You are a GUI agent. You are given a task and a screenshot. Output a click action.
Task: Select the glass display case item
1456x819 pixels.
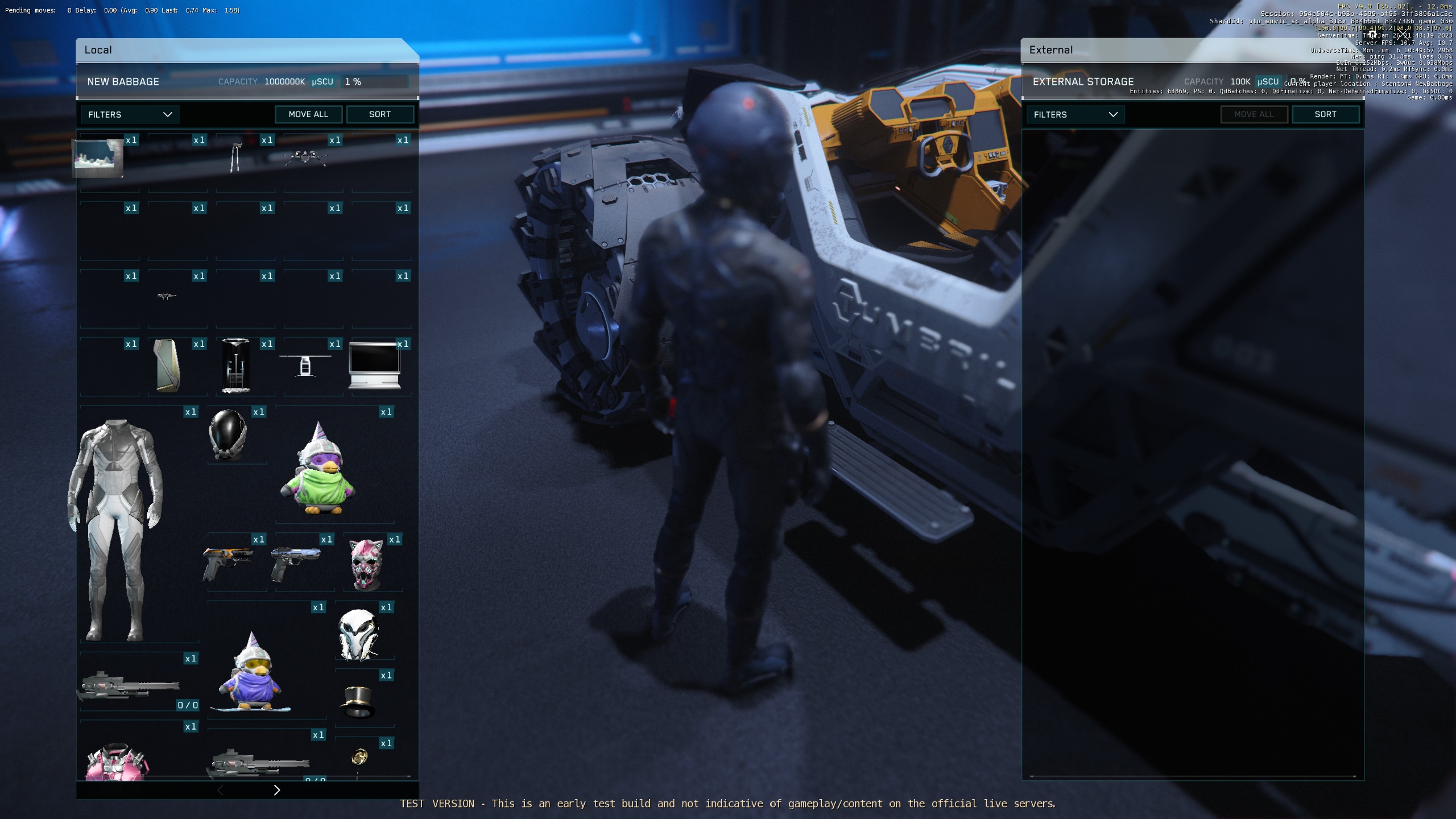[235, 365]
